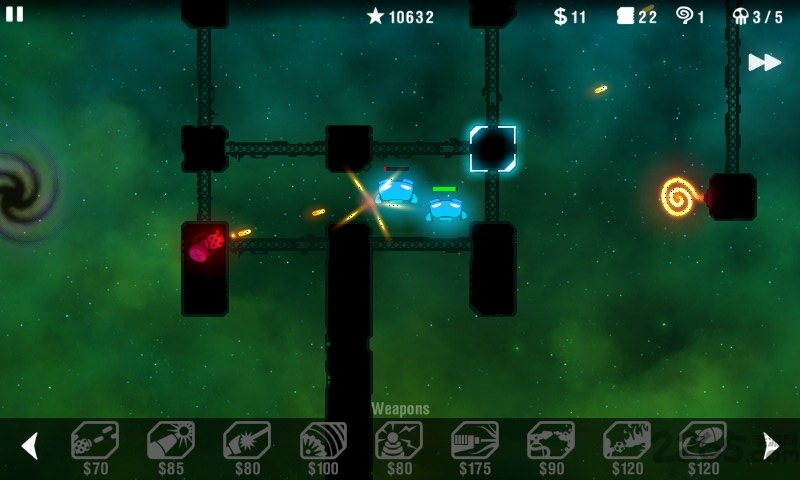Screen dimensions: 800x480
Task: Select the highlighted empty tower slot
Action: pos(493,149)
